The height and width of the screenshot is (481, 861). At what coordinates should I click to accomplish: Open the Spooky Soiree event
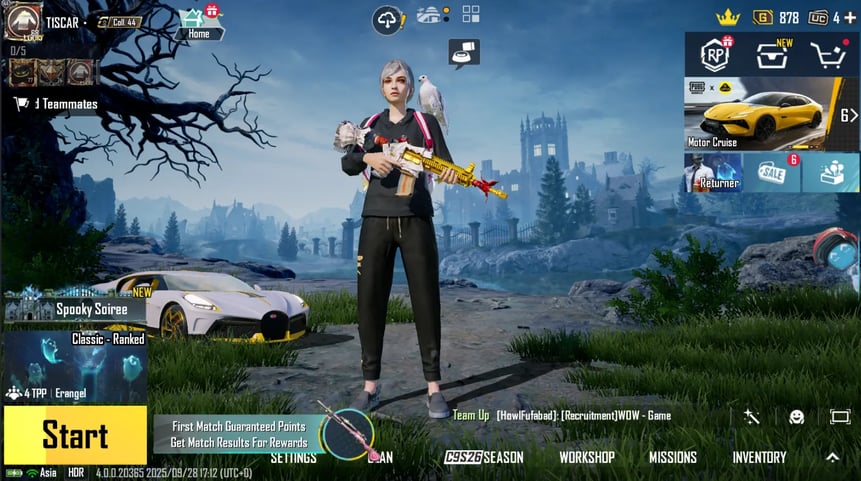pyautogui.click(x=75, y=307)
